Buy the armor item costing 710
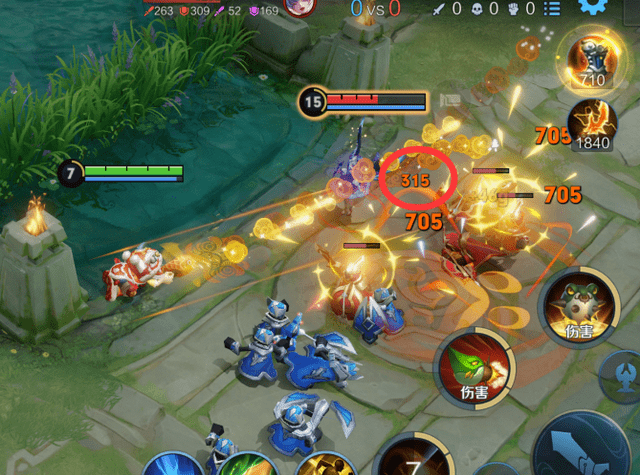640x475 pixels. pos(593,57)
